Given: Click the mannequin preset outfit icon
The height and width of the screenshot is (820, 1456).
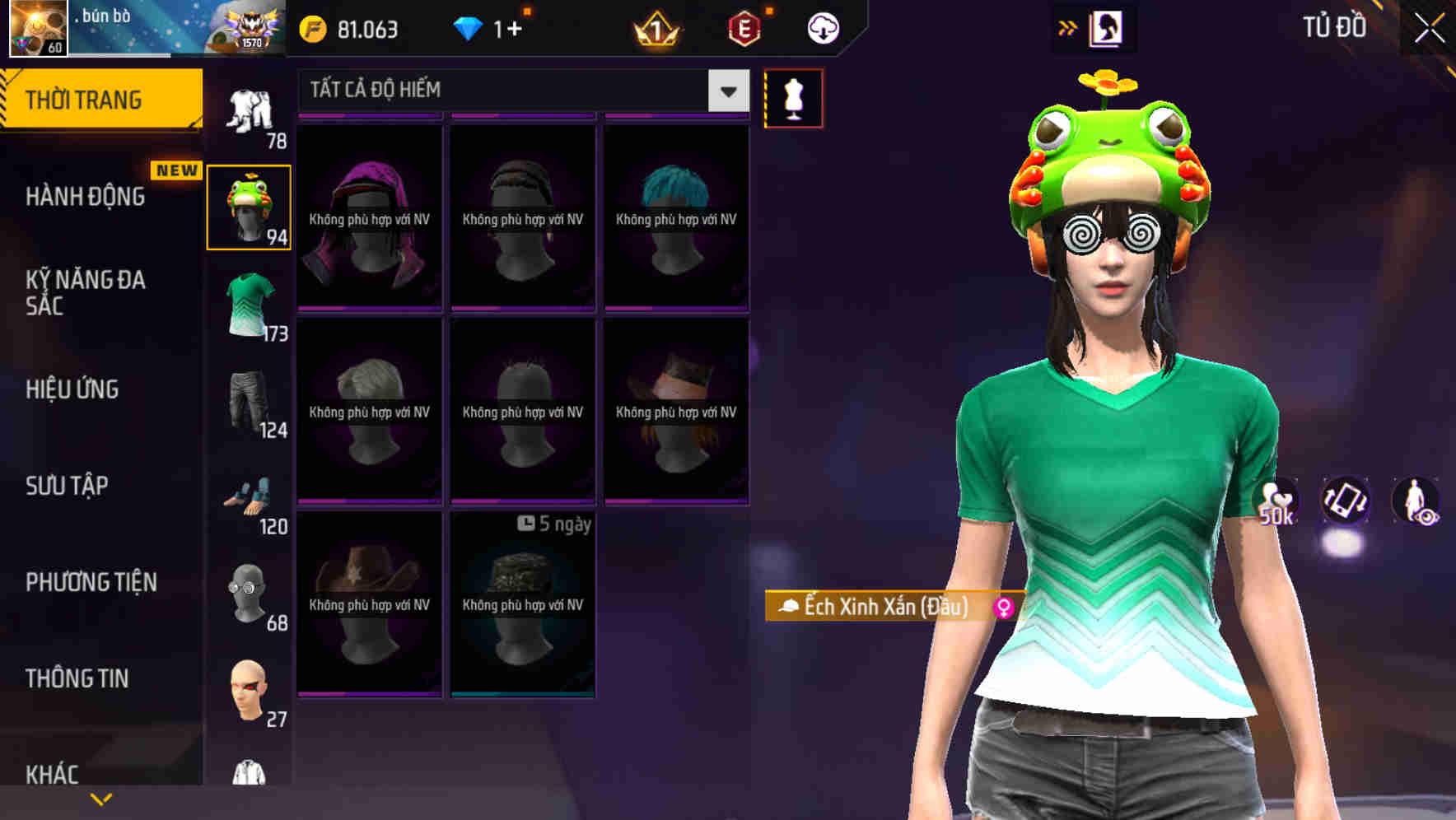Looking at the screenshot, I should tap(793, 96).
